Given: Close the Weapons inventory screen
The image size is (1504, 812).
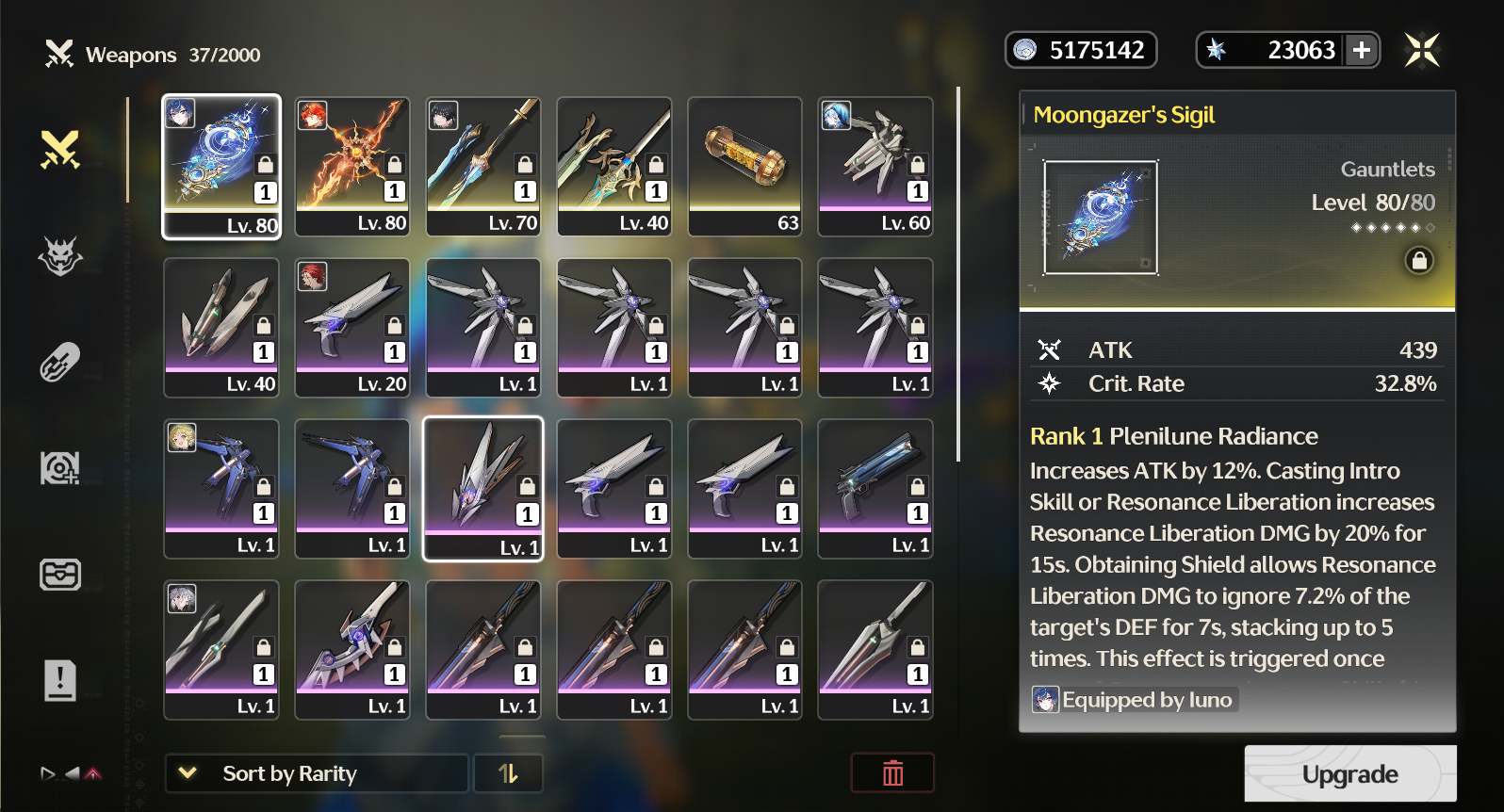Looking at the screenshot, I should pyautogui.click(x=1422, y=50).
